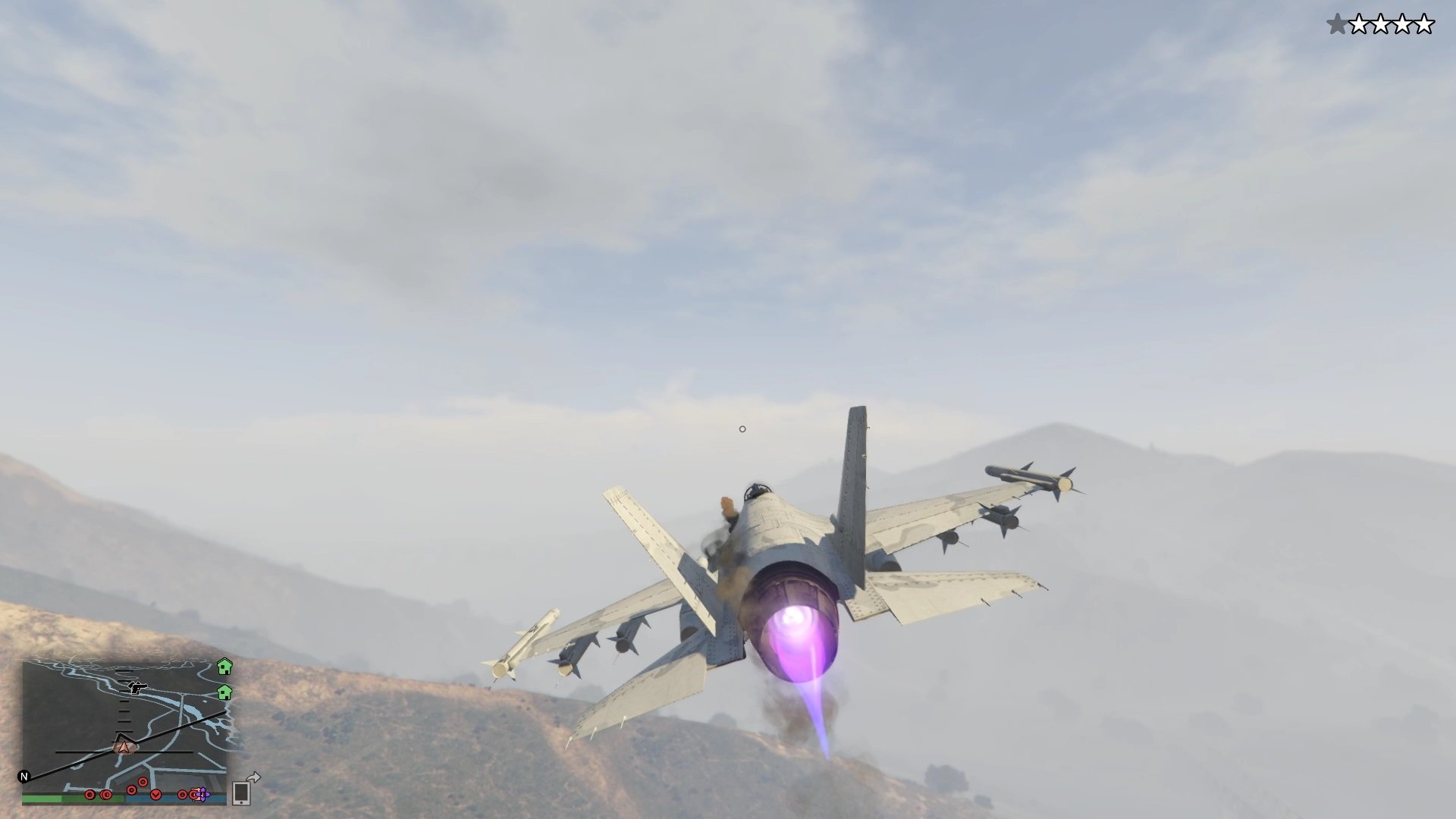Viewport: 1456px width, 819px height.
Task: Click the tablet device icon beside minimap
Action: point(242,794)
